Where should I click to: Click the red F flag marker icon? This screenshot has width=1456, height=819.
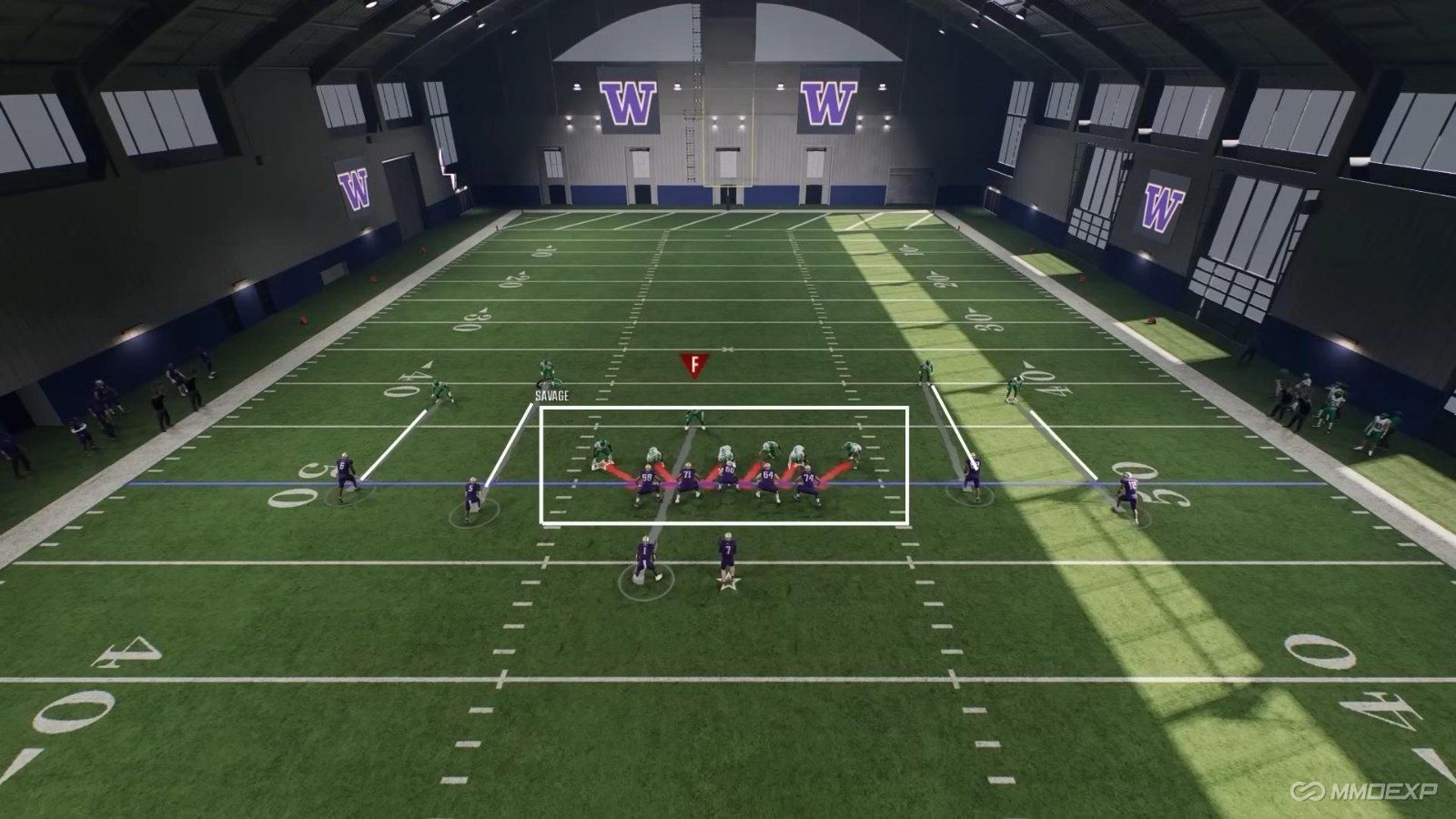[695, 364]
